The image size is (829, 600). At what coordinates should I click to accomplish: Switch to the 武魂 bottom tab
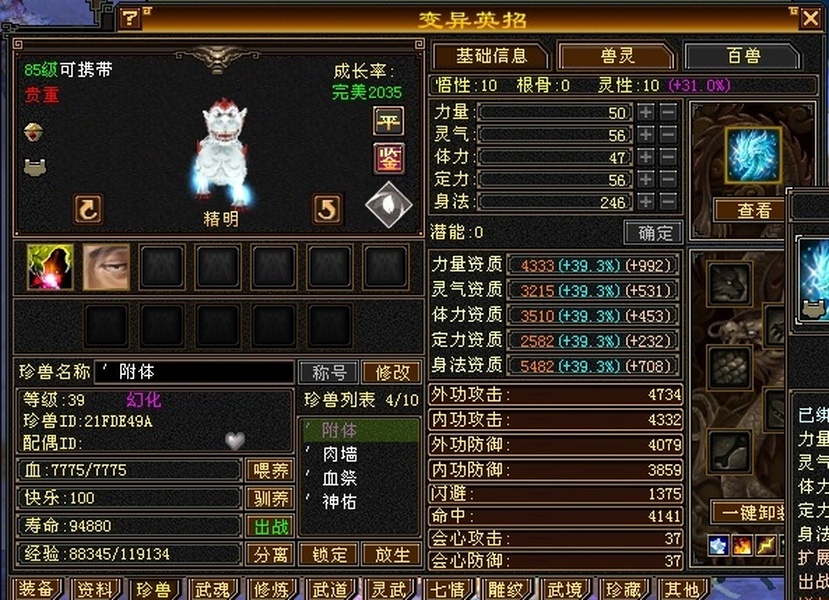(212, 589)
